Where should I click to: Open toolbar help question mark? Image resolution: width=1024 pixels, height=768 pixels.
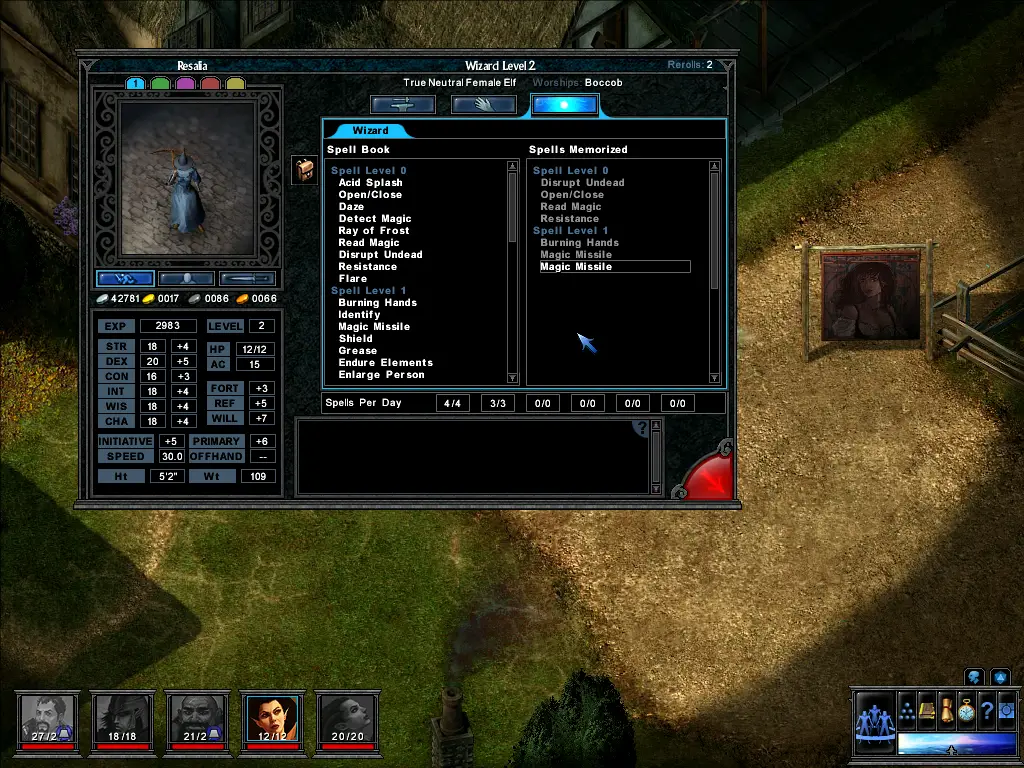coord(986,711)
